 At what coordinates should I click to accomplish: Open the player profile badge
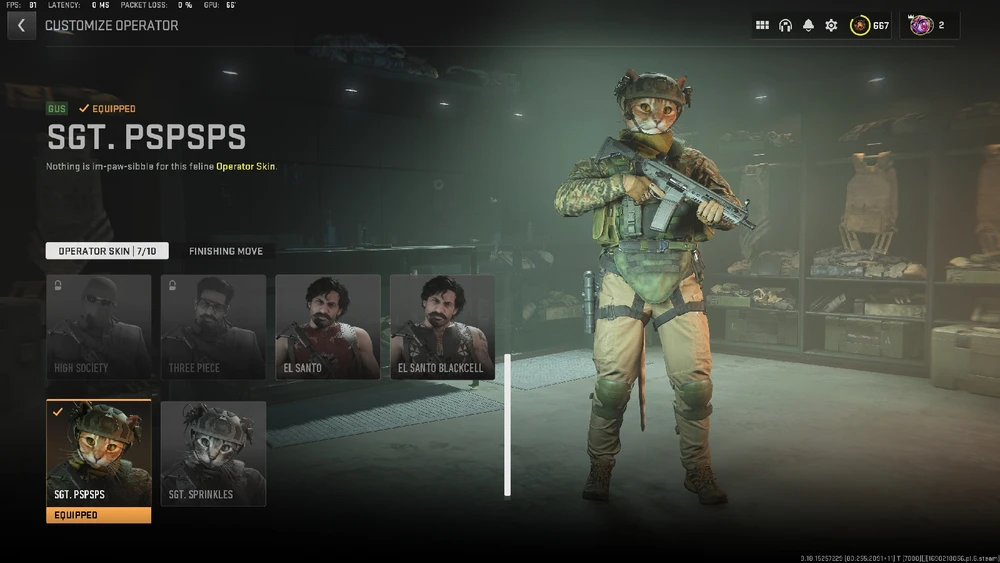929,26
